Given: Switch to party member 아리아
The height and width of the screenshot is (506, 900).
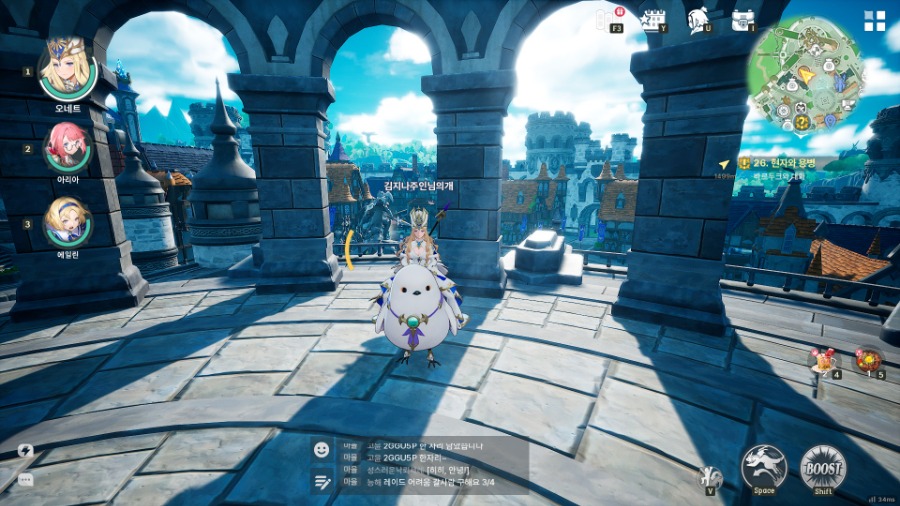Looking at the screenshot, I should 68,148.
